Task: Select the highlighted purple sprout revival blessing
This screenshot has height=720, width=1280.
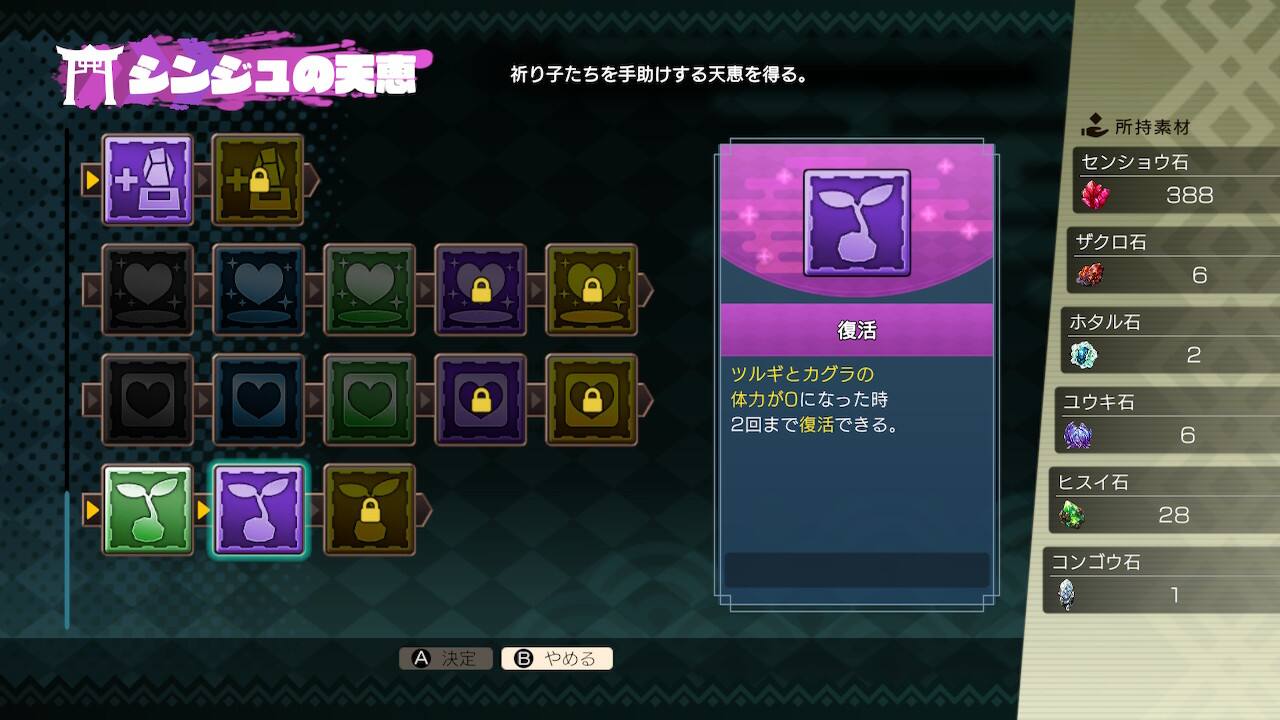Action: (x=258, y=510)
